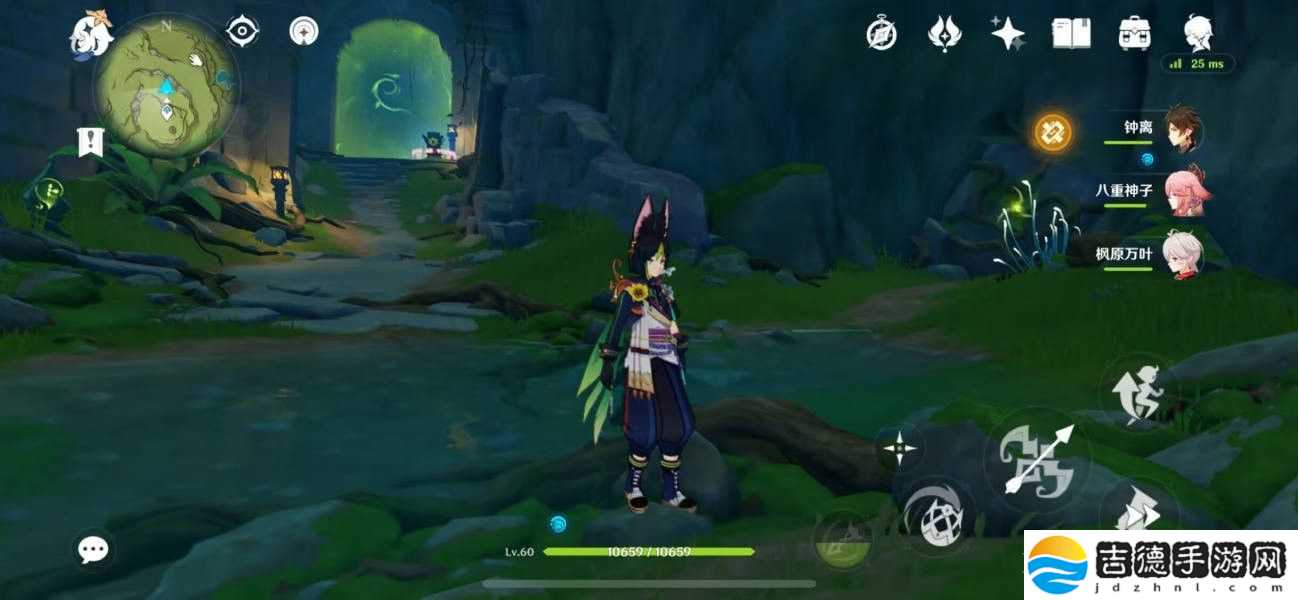Open the chat speech bubble
The width and height of the screenshot is (1298, 600).
coord(94,548)
